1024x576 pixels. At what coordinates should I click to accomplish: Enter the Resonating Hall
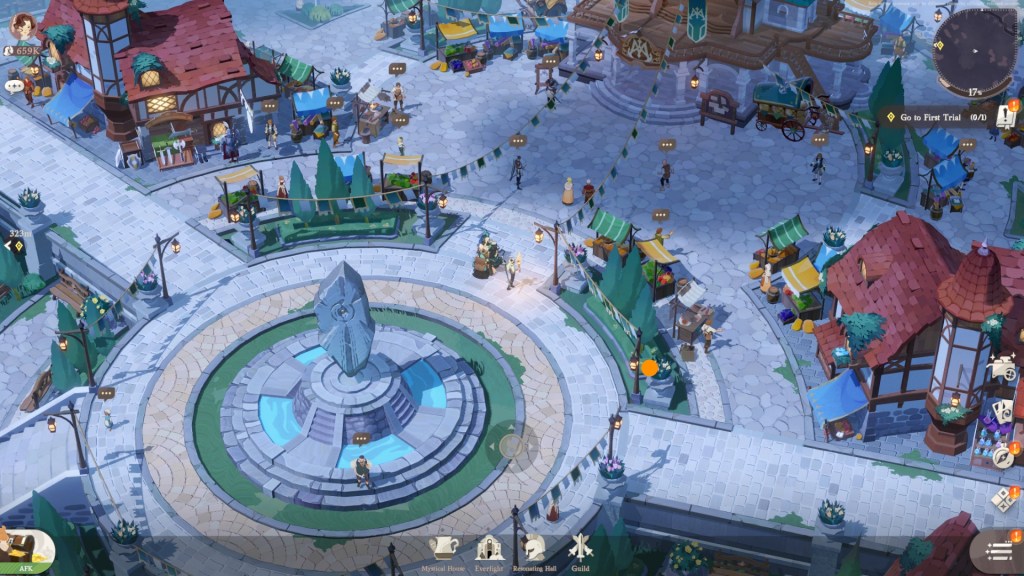coord(535,549)
